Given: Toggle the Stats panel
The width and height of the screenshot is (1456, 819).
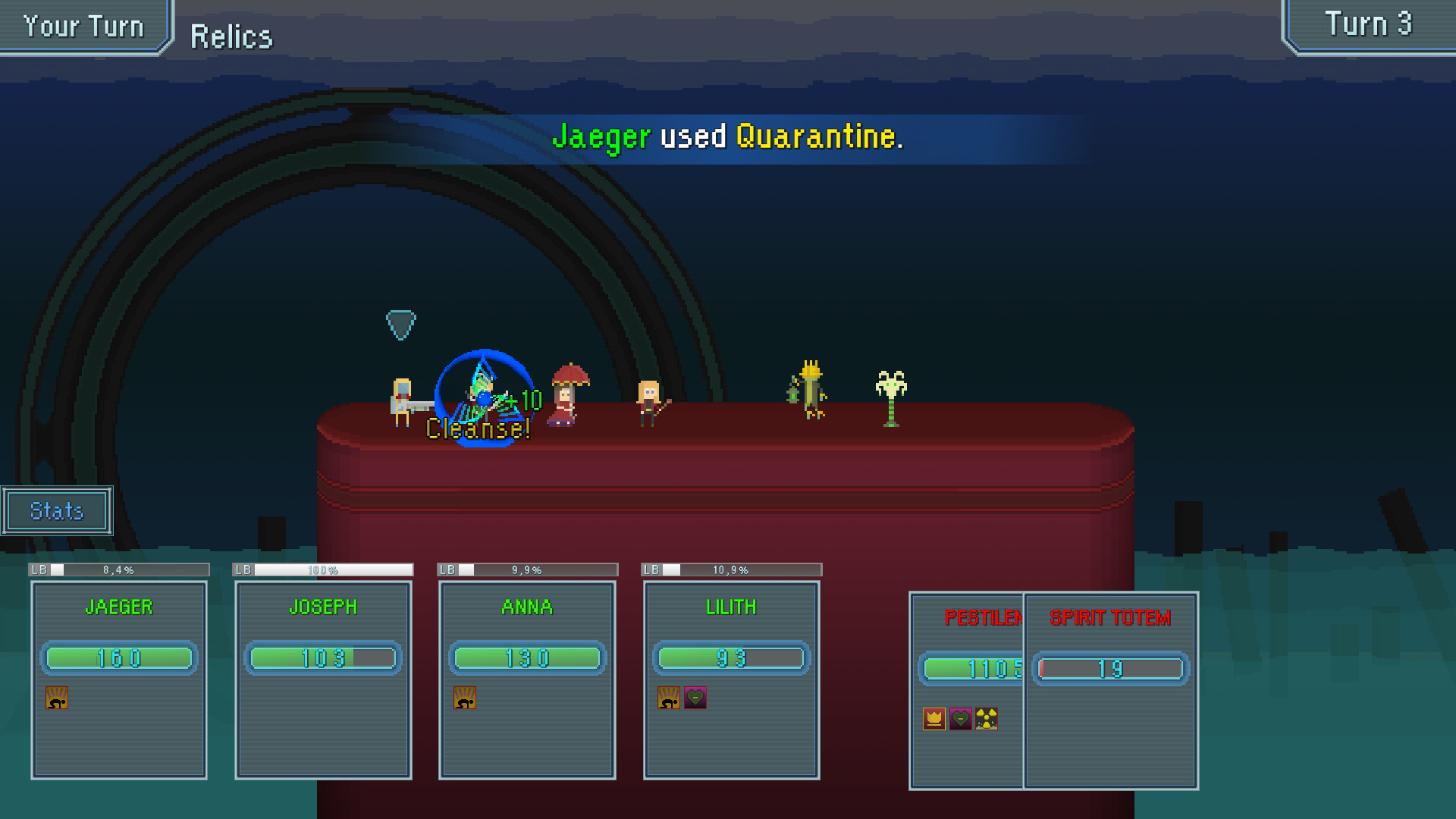Looking at the screenshot, I should pyautogui.click(x=56, y=510).
